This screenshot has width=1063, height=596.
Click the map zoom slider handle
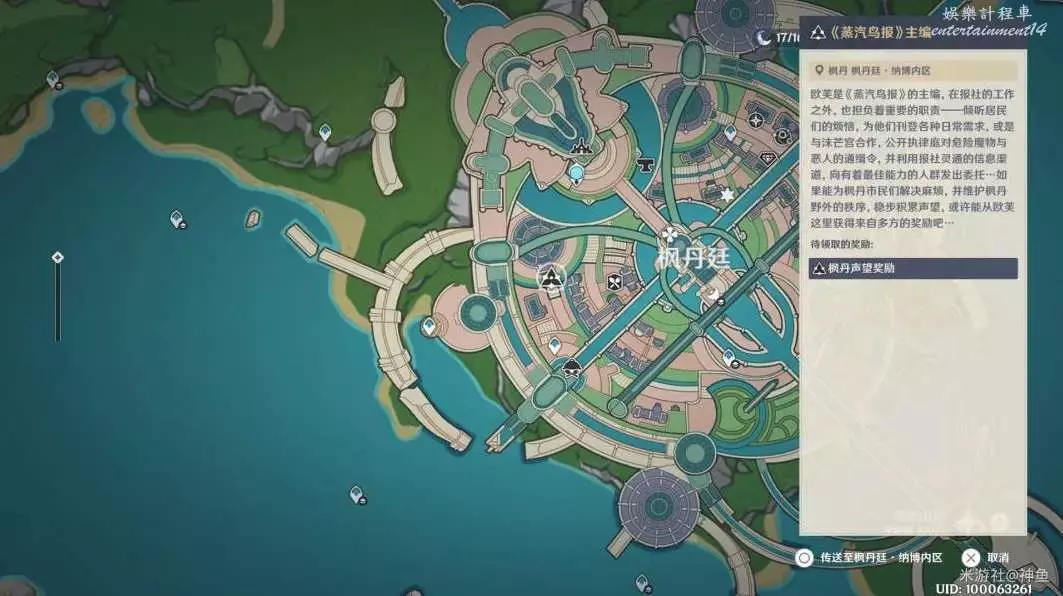click(58, 257)
